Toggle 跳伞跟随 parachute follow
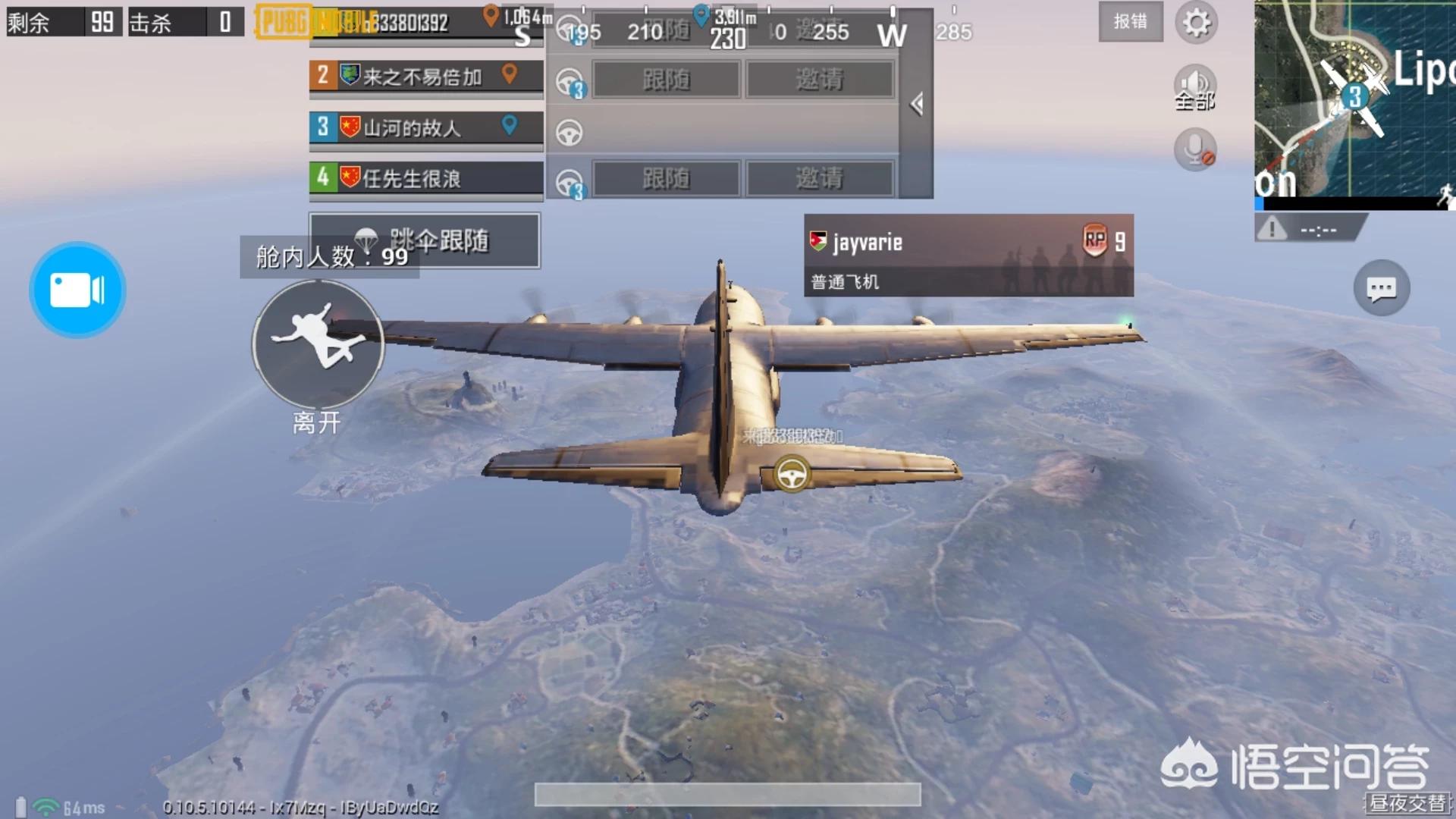The height and width of the screenshot is (819, 1456). coord(425,240)
